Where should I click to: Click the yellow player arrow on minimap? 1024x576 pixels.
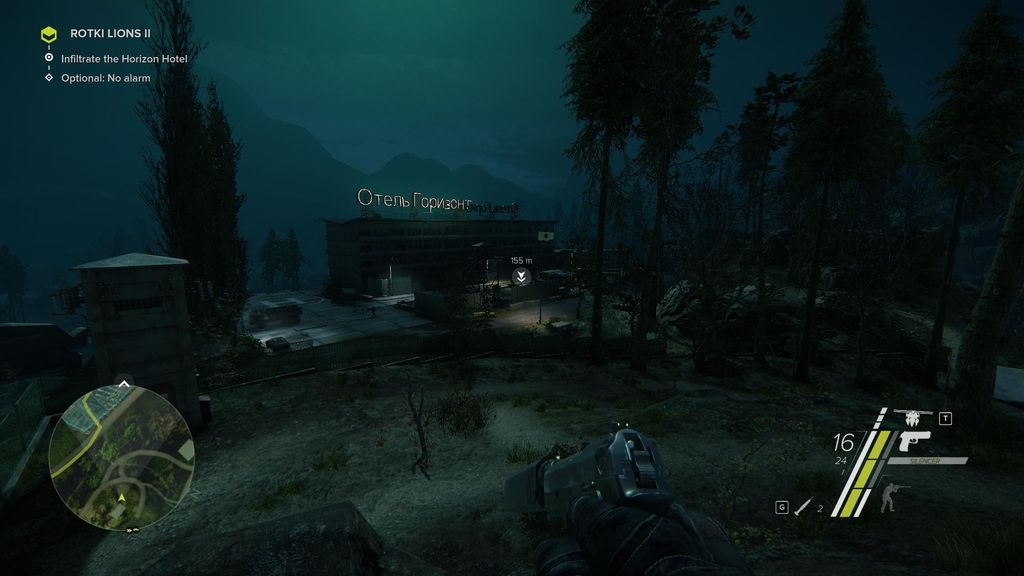tap(122, 497)
